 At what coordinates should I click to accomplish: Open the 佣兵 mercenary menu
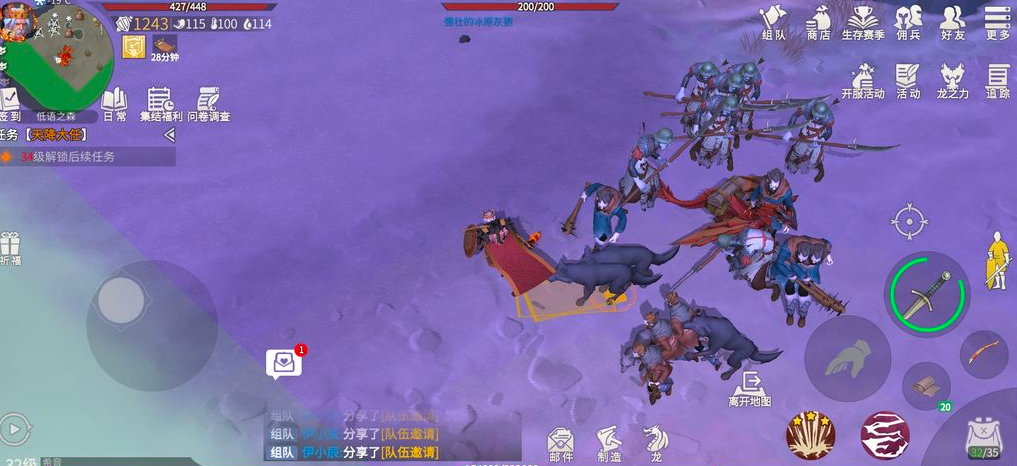click(x=908, y=22)
